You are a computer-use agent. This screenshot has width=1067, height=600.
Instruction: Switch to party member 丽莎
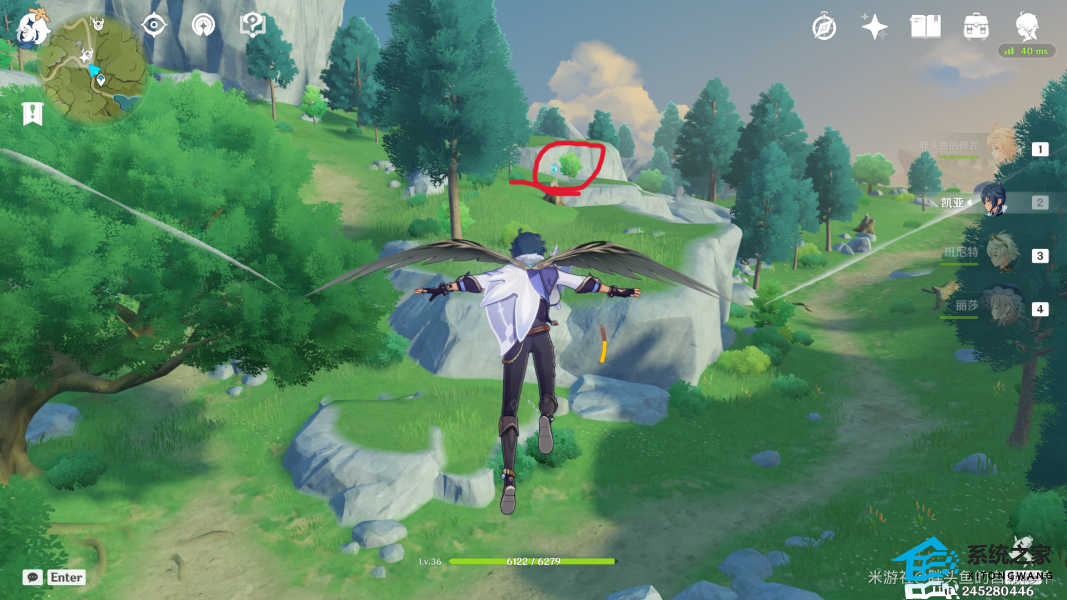pos(1001,308)
